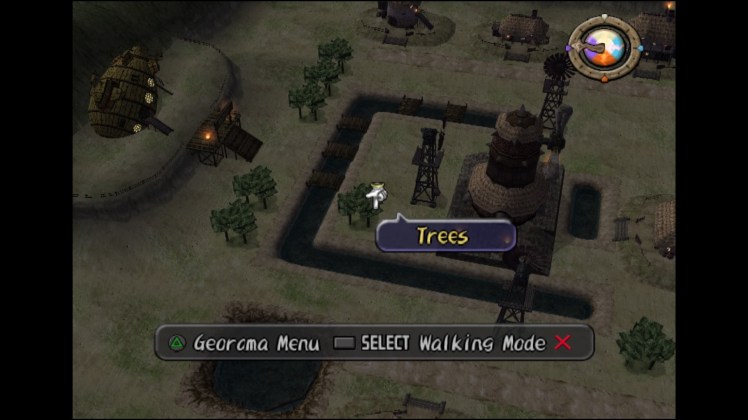Select the Trees placement label
Screen dimensions: 748x420
[445, 236]
